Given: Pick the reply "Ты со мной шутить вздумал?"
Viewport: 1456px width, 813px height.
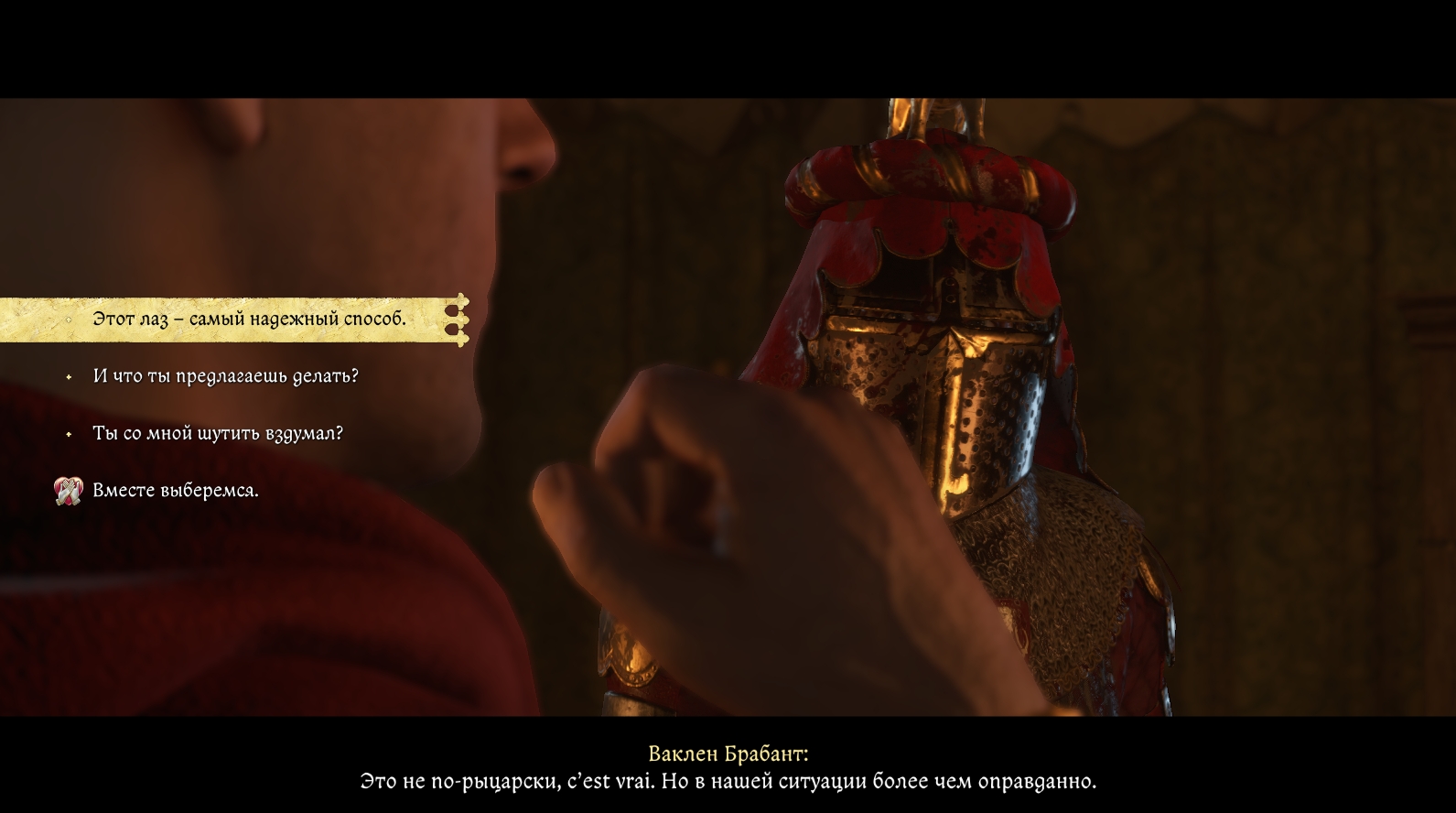Looking at the screenshot, I should pos(218,433).
